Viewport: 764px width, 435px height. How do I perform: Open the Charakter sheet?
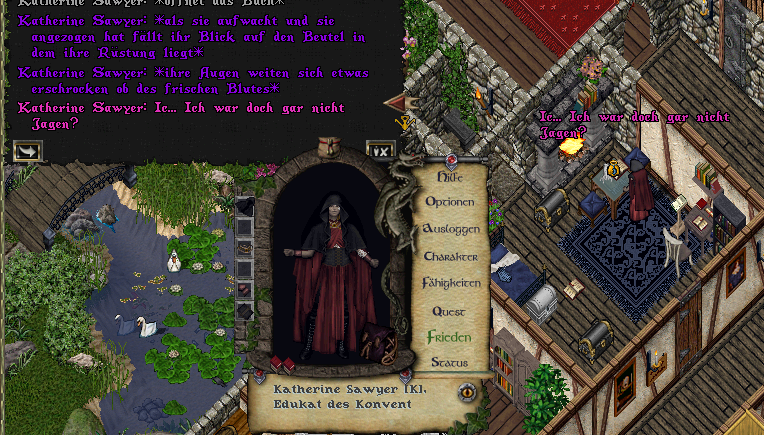pos(450,256)
